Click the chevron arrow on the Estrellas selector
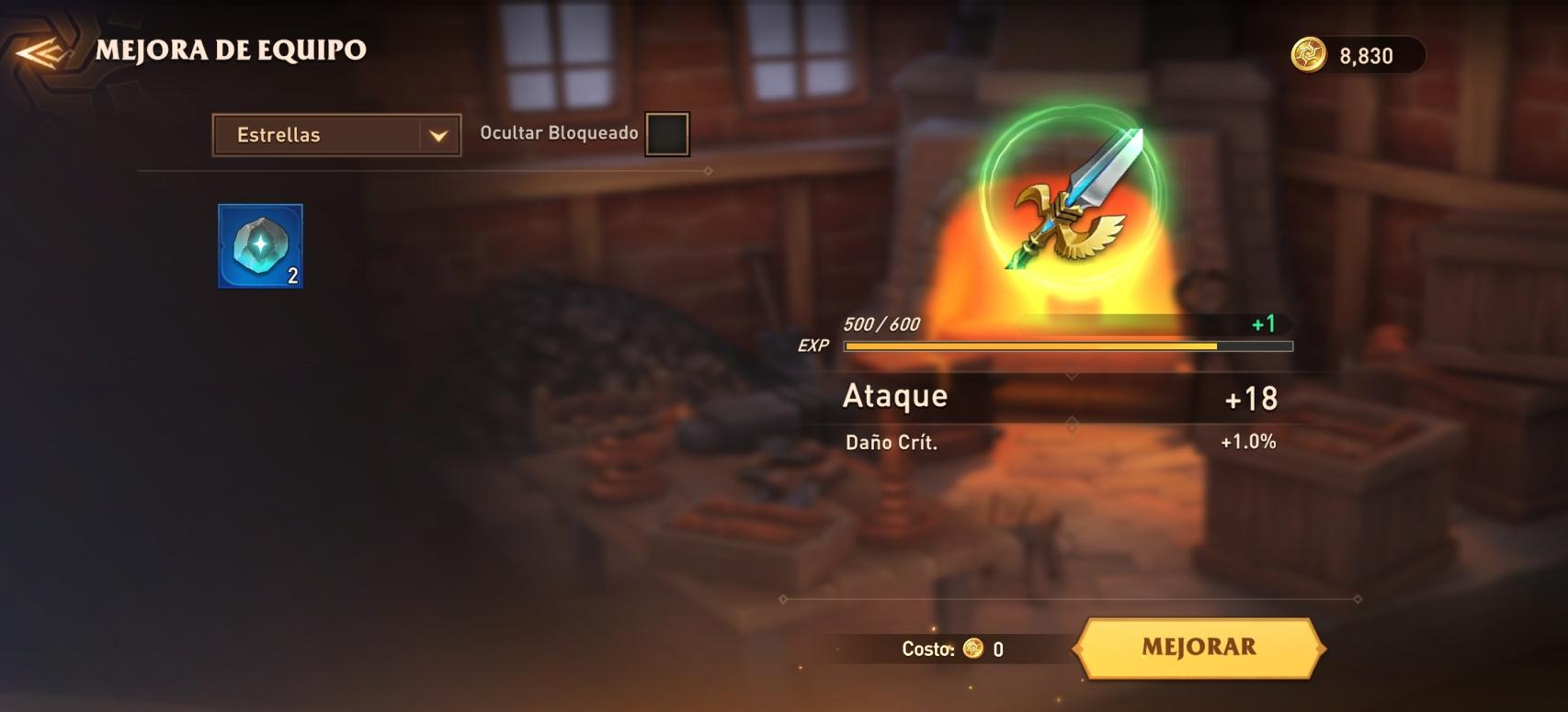 pyautogui.click(x=437, y=134)
